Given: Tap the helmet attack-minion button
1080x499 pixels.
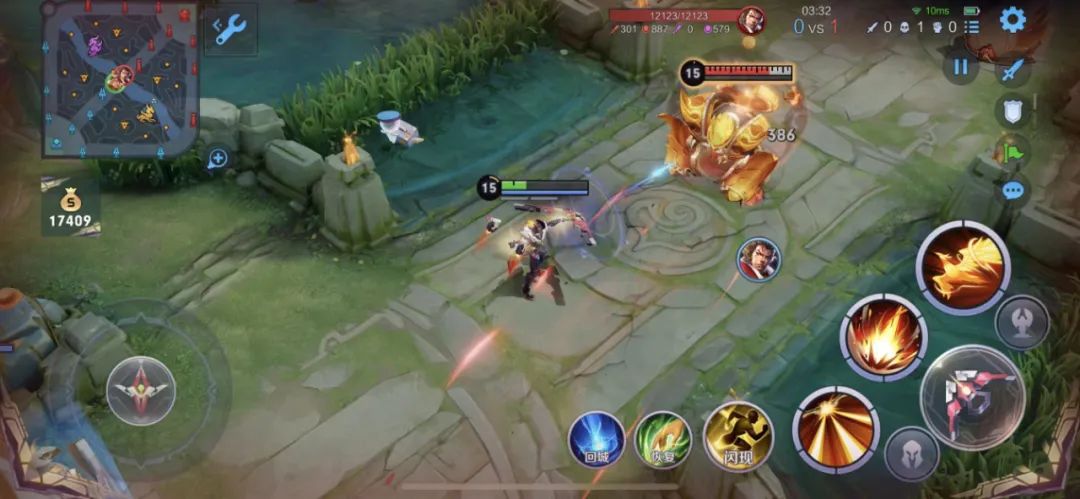Looking at the screenshot, I should pyautogui.click(x=911, y=454).
